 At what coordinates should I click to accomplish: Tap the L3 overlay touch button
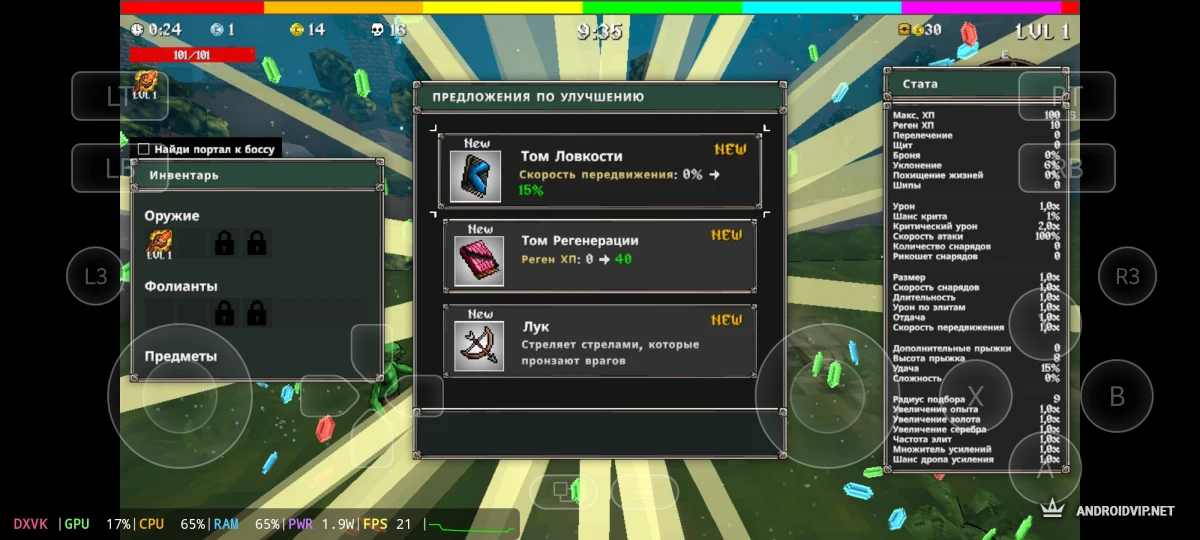(x=95, y=275)
